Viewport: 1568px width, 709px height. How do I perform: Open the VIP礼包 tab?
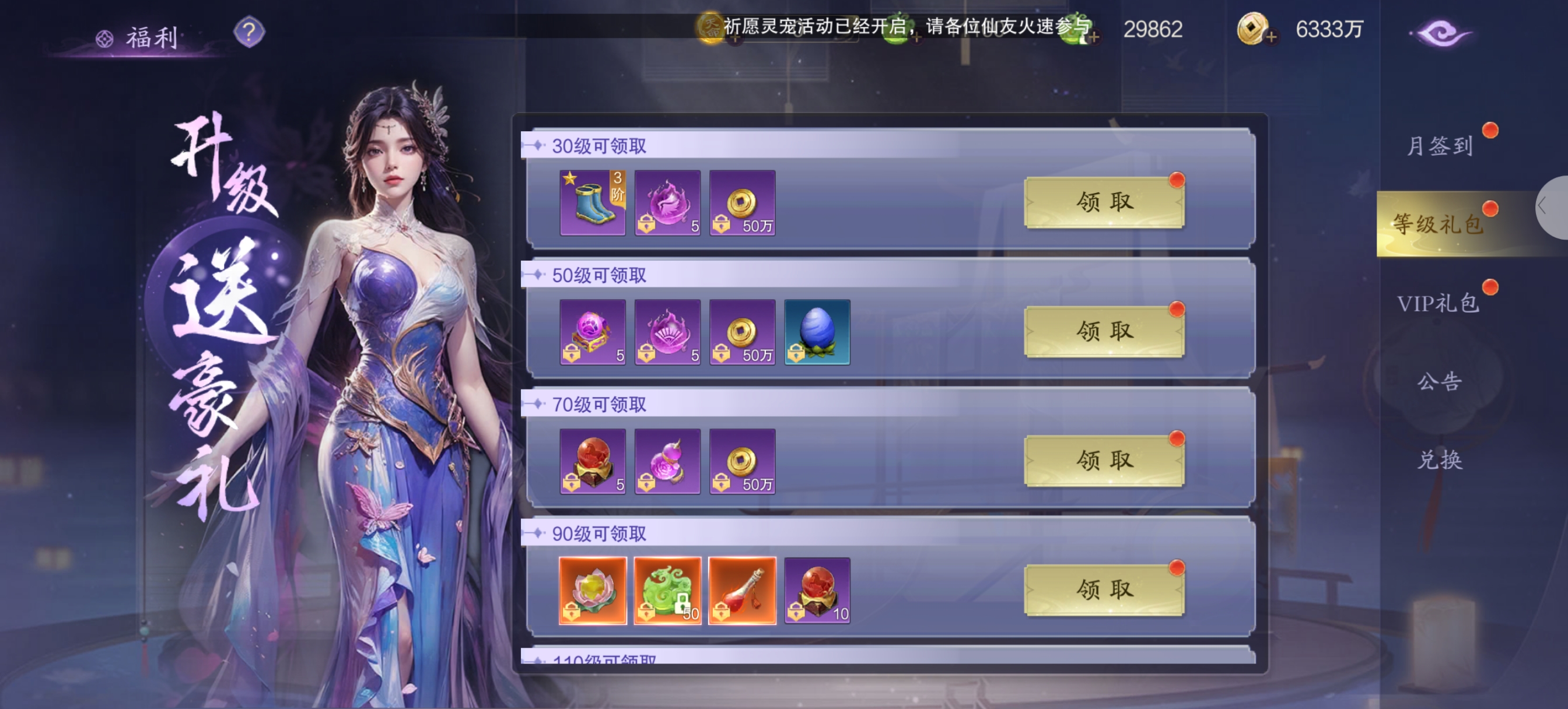(x=1438, y=303)
